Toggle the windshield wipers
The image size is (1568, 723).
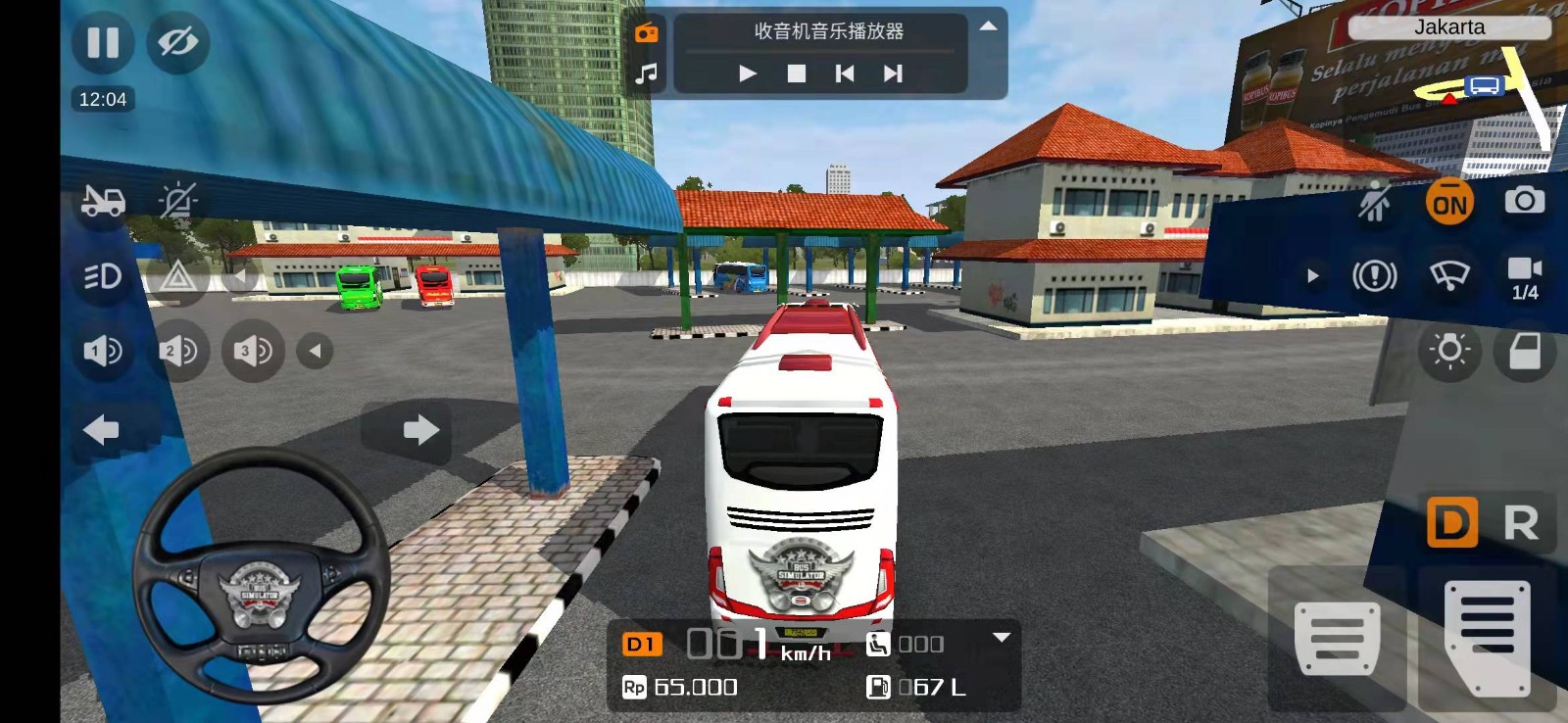[1448, 276]
